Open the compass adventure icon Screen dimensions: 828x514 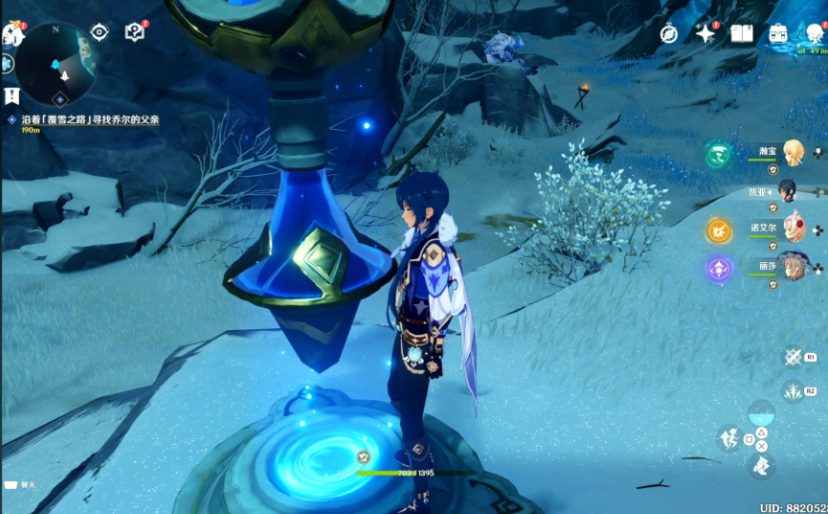click(x=669, y=34)
